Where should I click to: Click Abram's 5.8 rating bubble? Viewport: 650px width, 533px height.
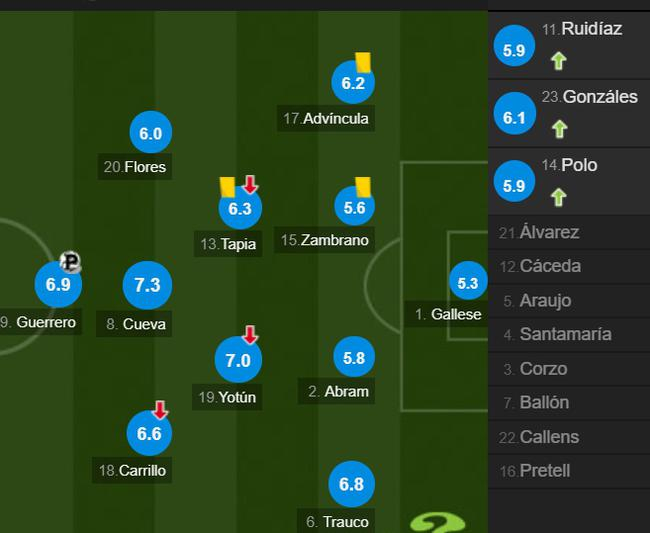click(x=353, y=358)
